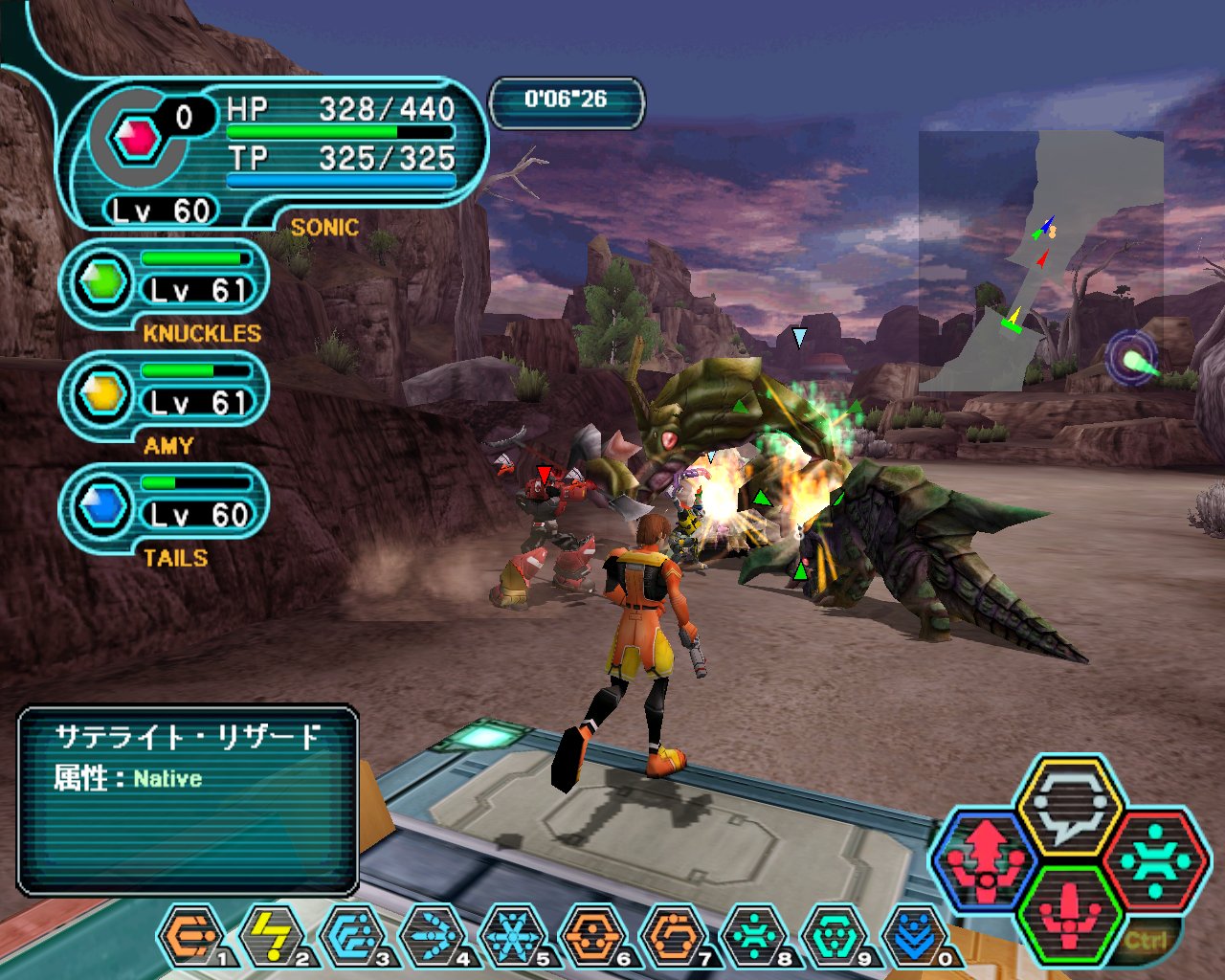Activate the orange hotbar slot 1 technique
The width and height of the screenshot is (1225, 980).
(190, 935)
